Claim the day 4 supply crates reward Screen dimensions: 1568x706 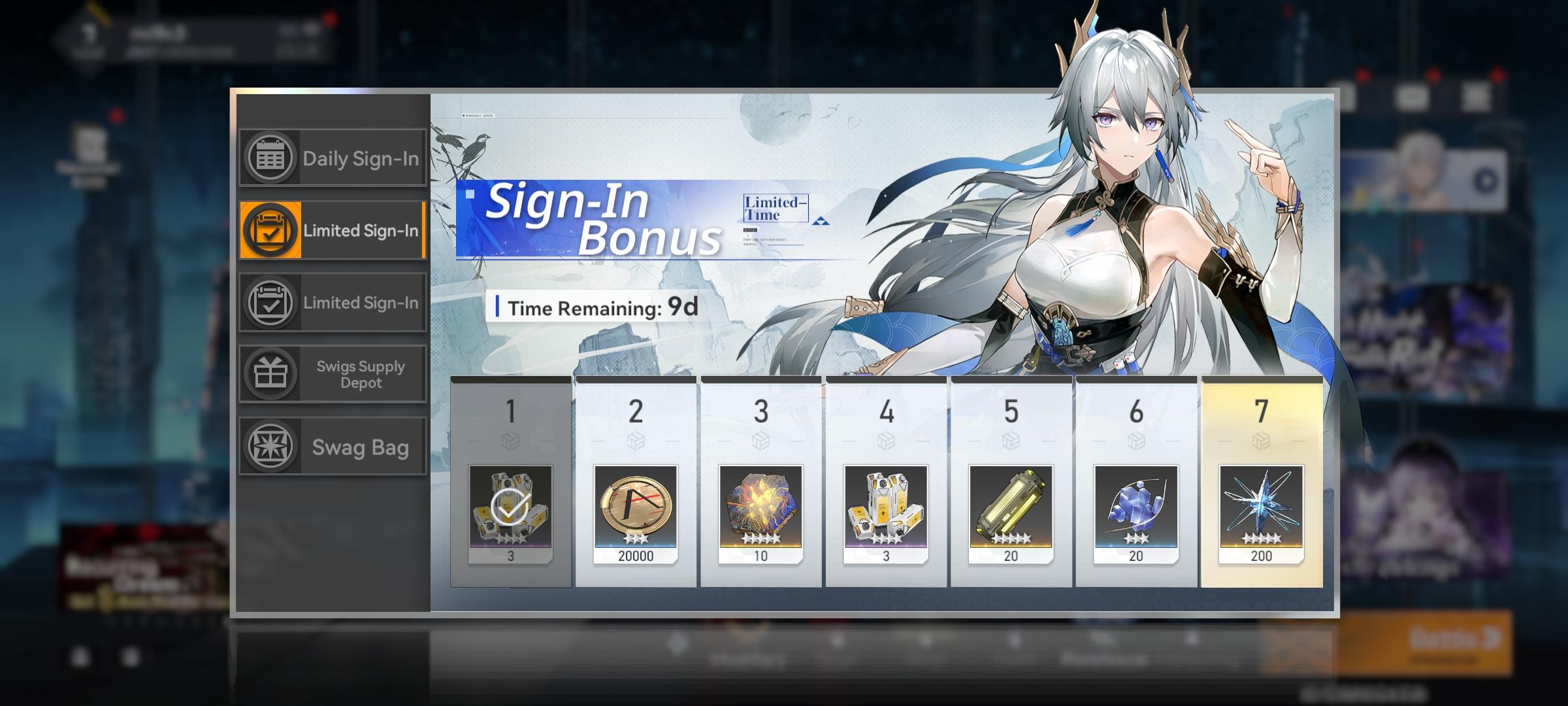[885, 512]
